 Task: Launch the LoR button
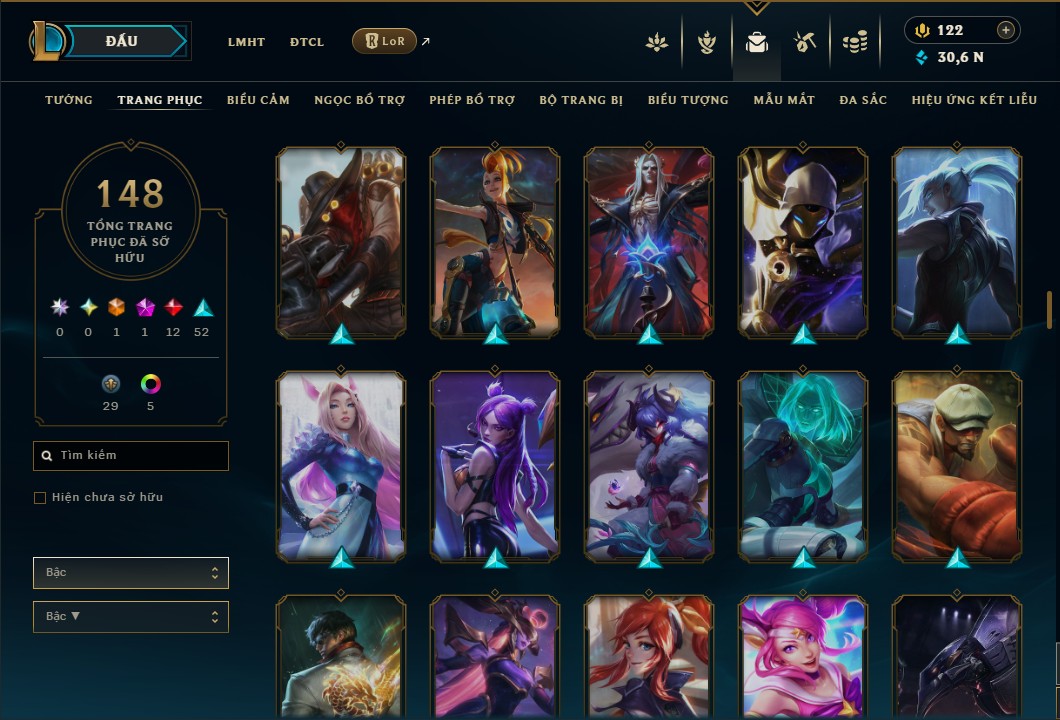pos(384,41)
